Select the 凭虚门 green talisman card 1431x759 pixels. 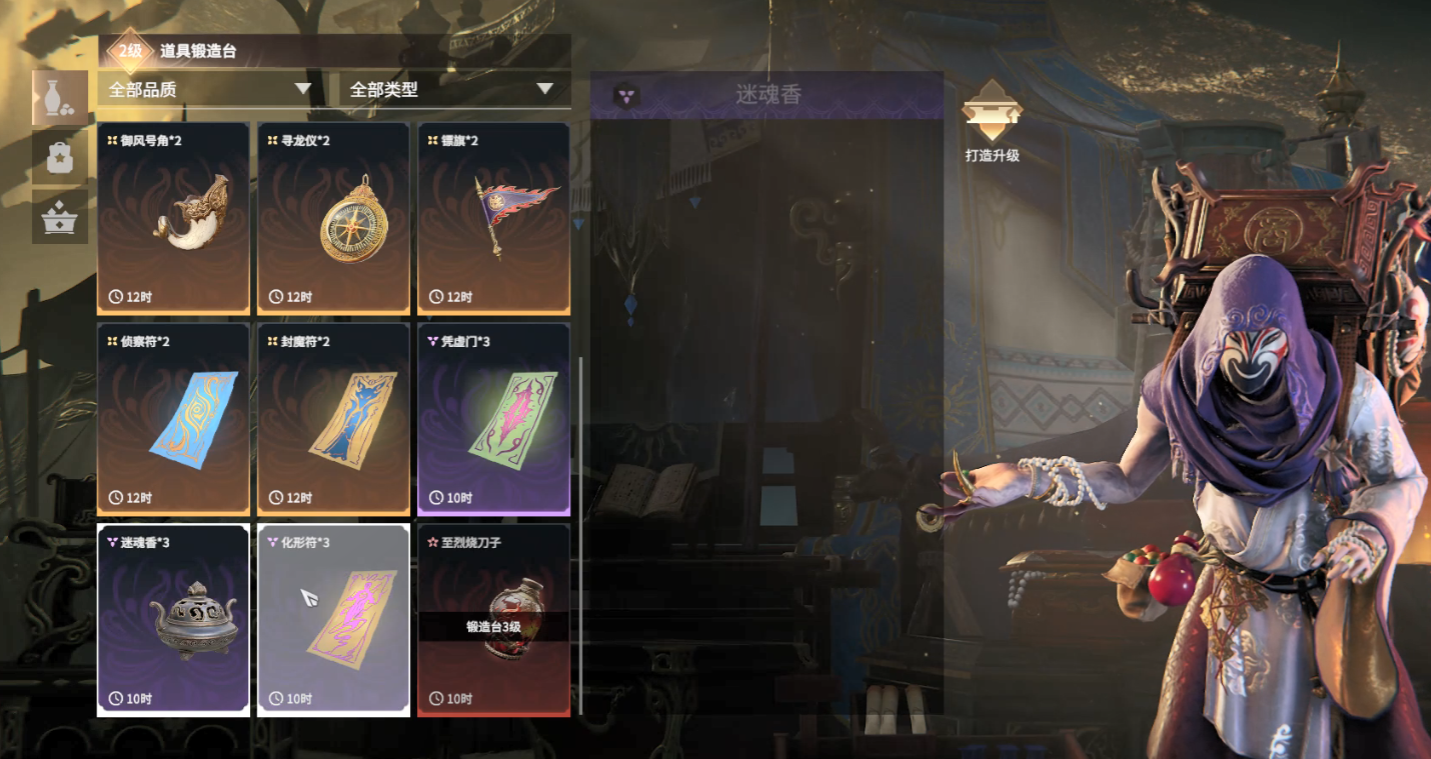493,419
